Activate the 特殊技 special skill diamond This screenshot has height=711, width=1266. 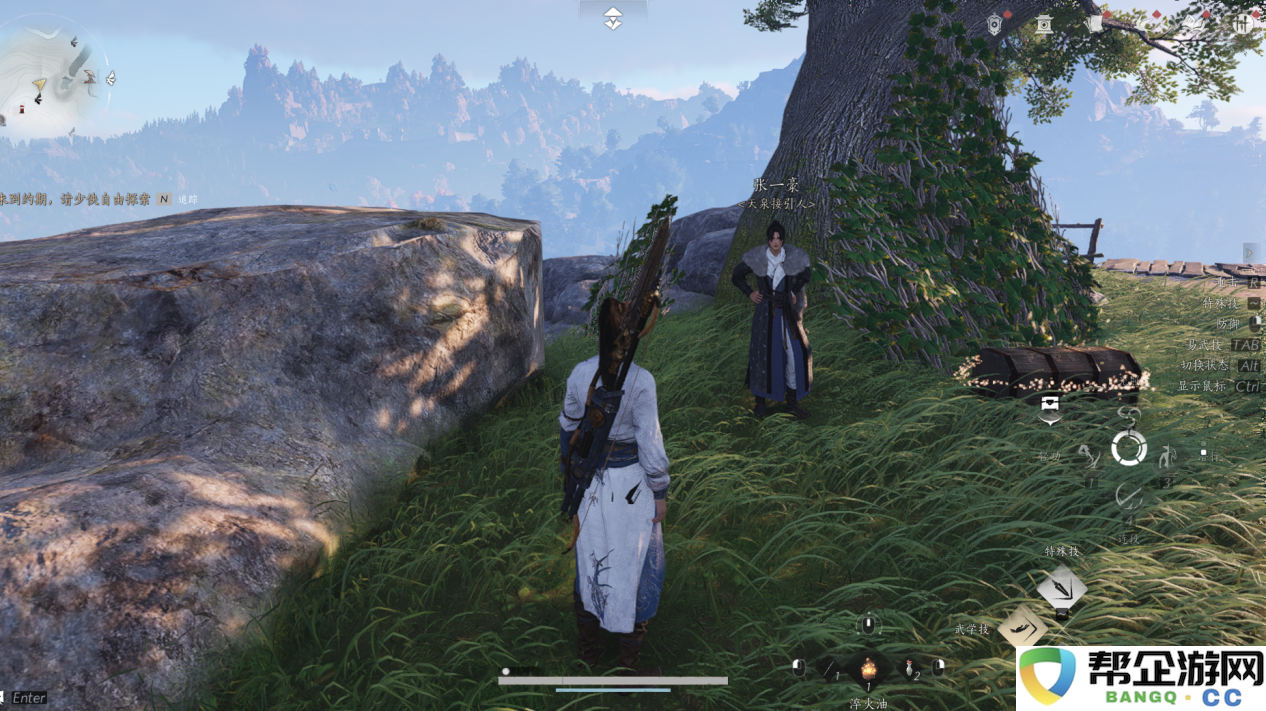(1061, 587)
